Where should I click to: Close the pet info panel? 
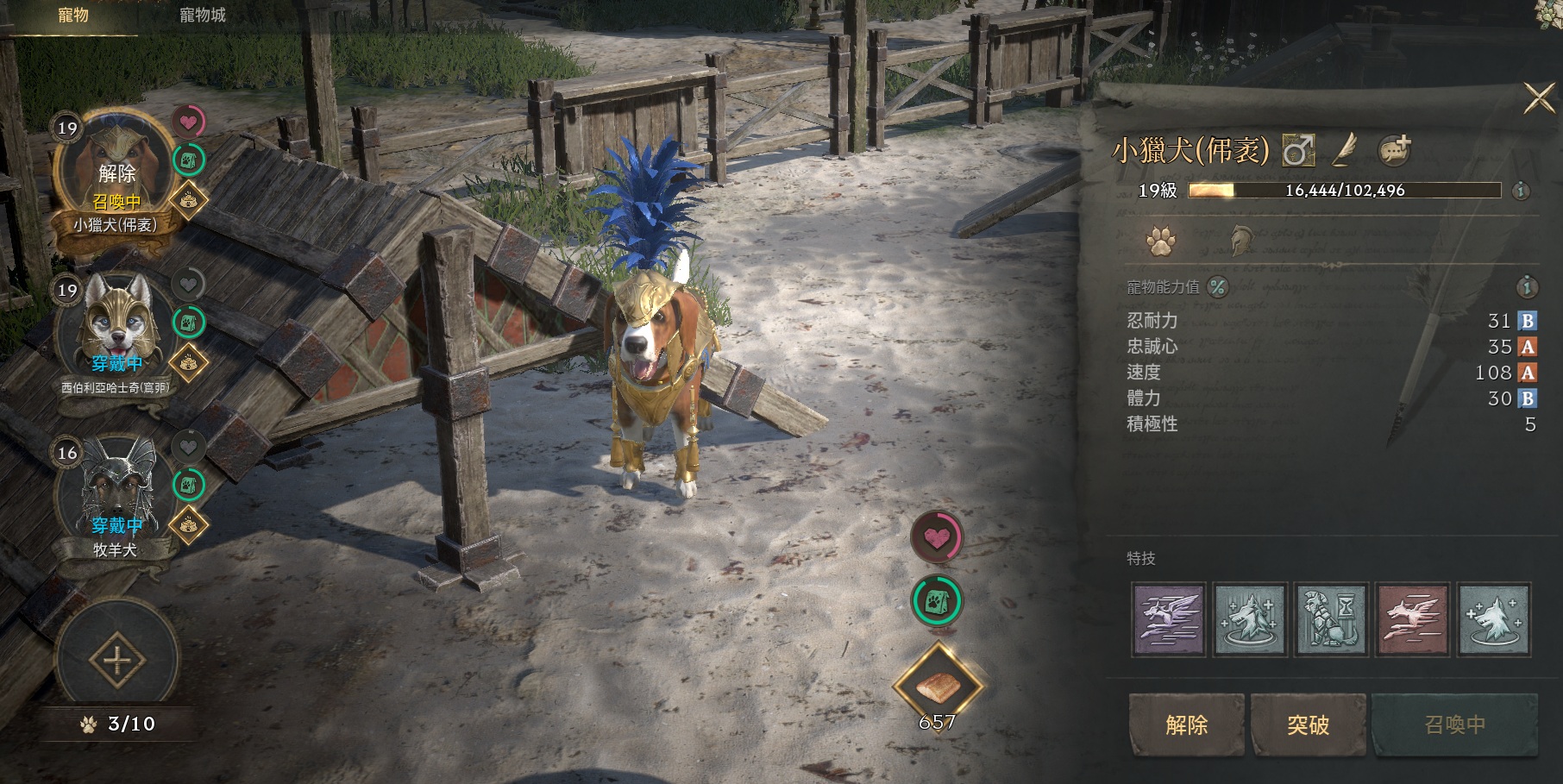1538,98
